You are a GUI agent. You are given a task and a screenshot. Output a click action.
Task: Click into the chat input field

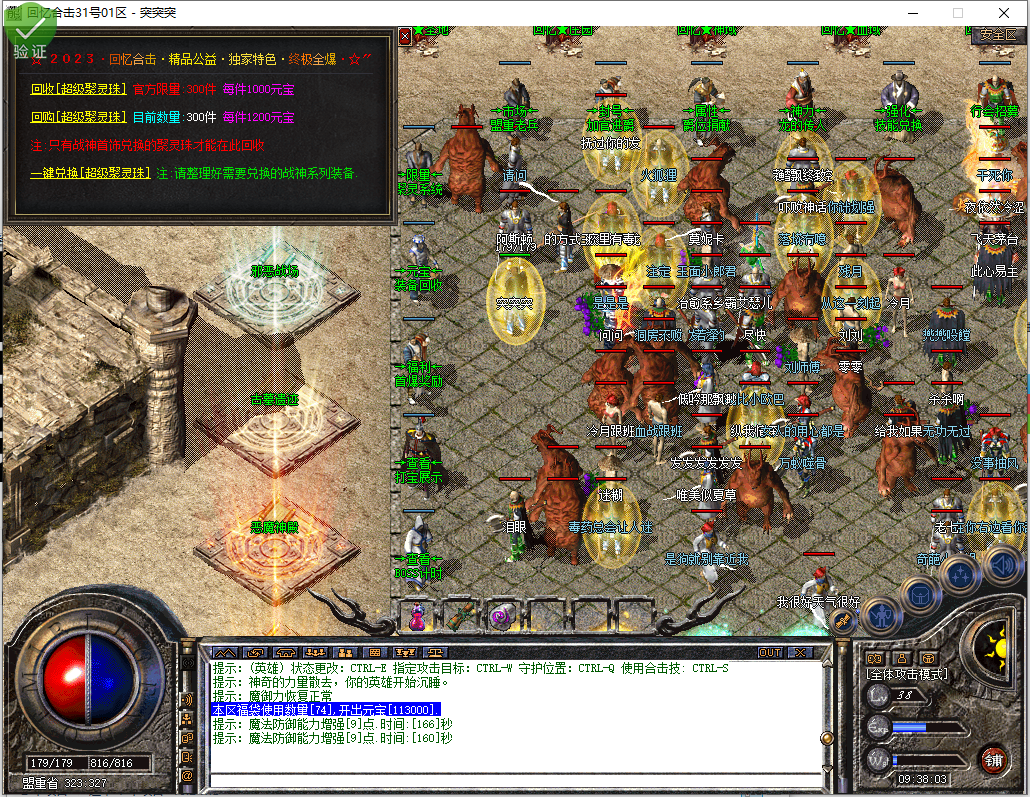tap(515, 780)
